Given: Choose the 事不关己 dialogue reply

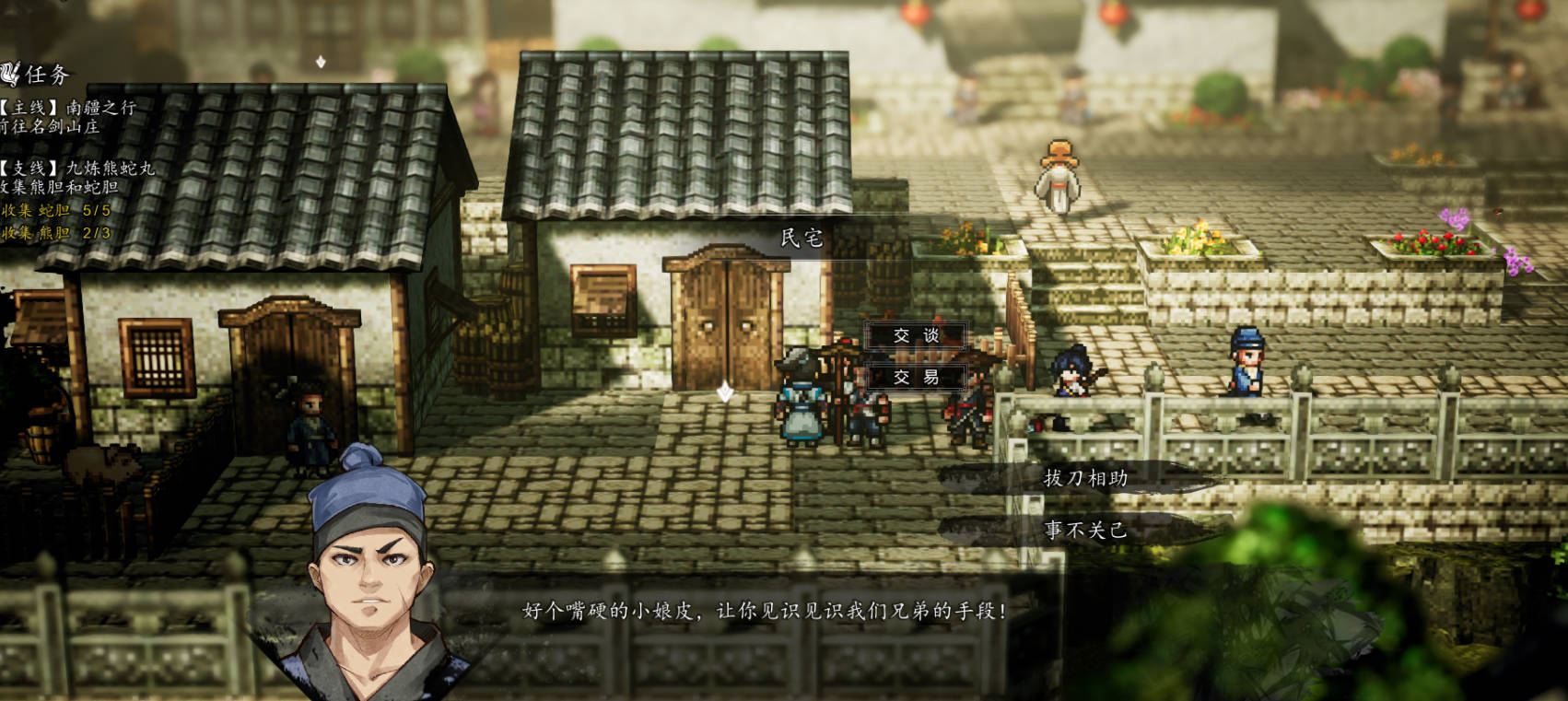Looking at the screenshot, I should click(1085, 530).
